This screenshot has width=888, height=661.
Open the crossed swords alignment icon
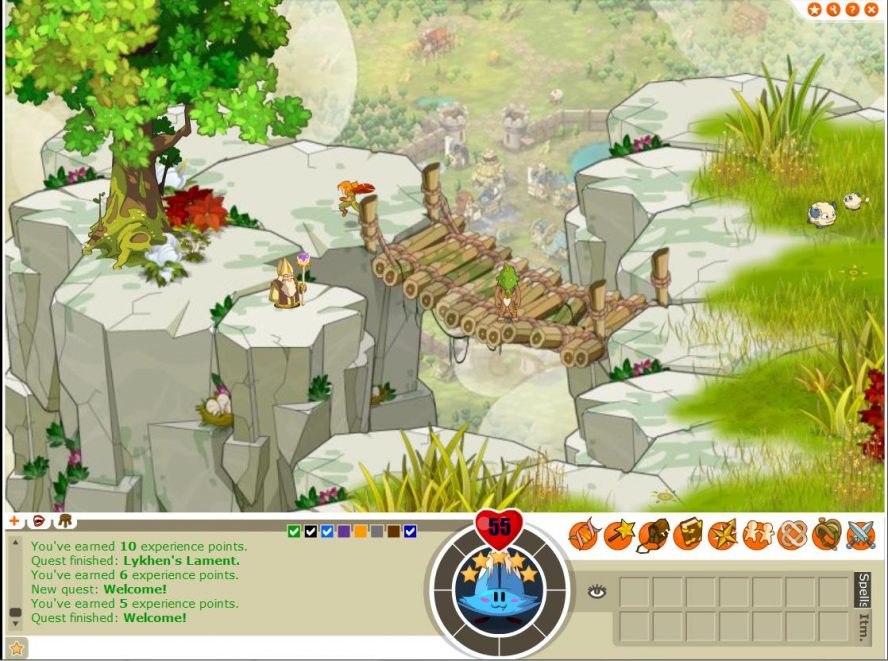(860, 535)
